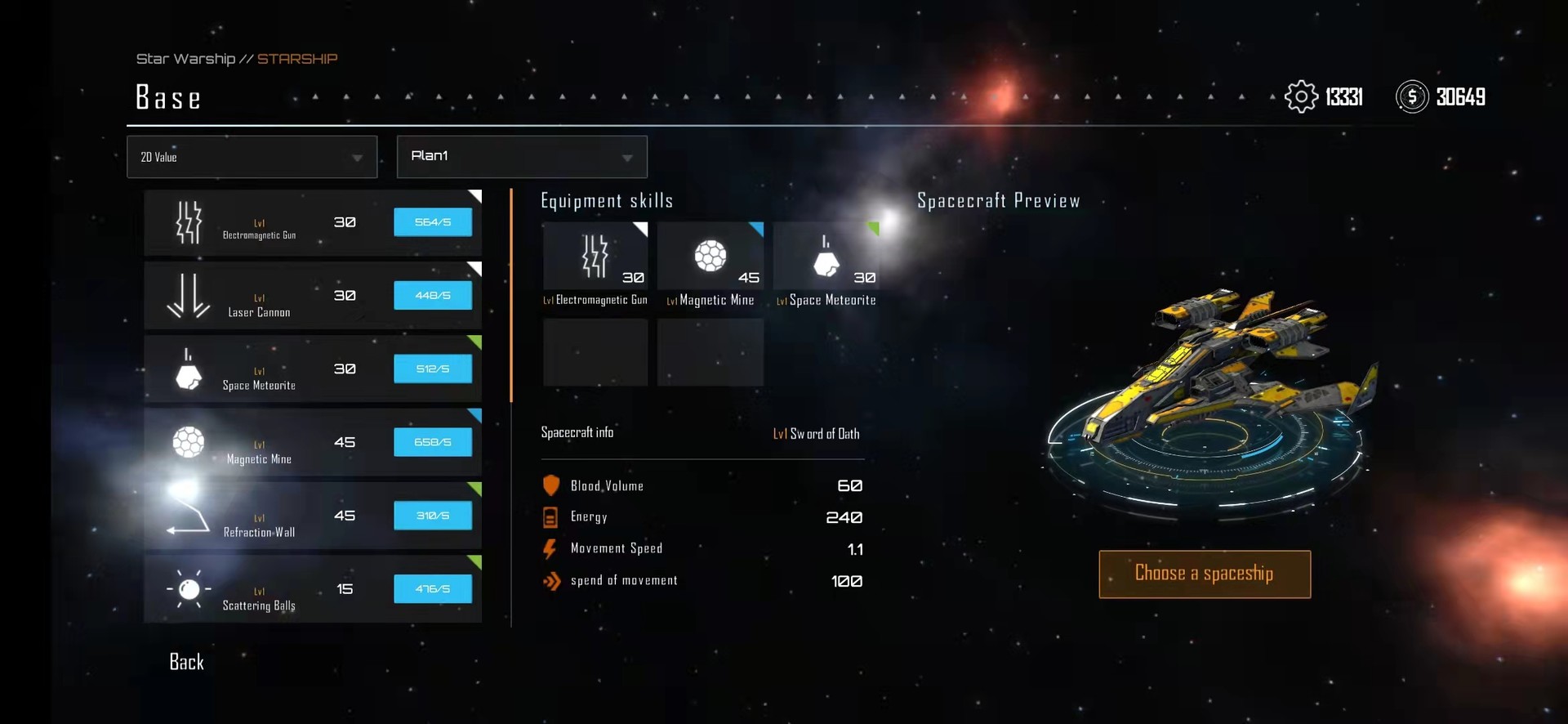Open the Plan1 dropdown selector

522,157
